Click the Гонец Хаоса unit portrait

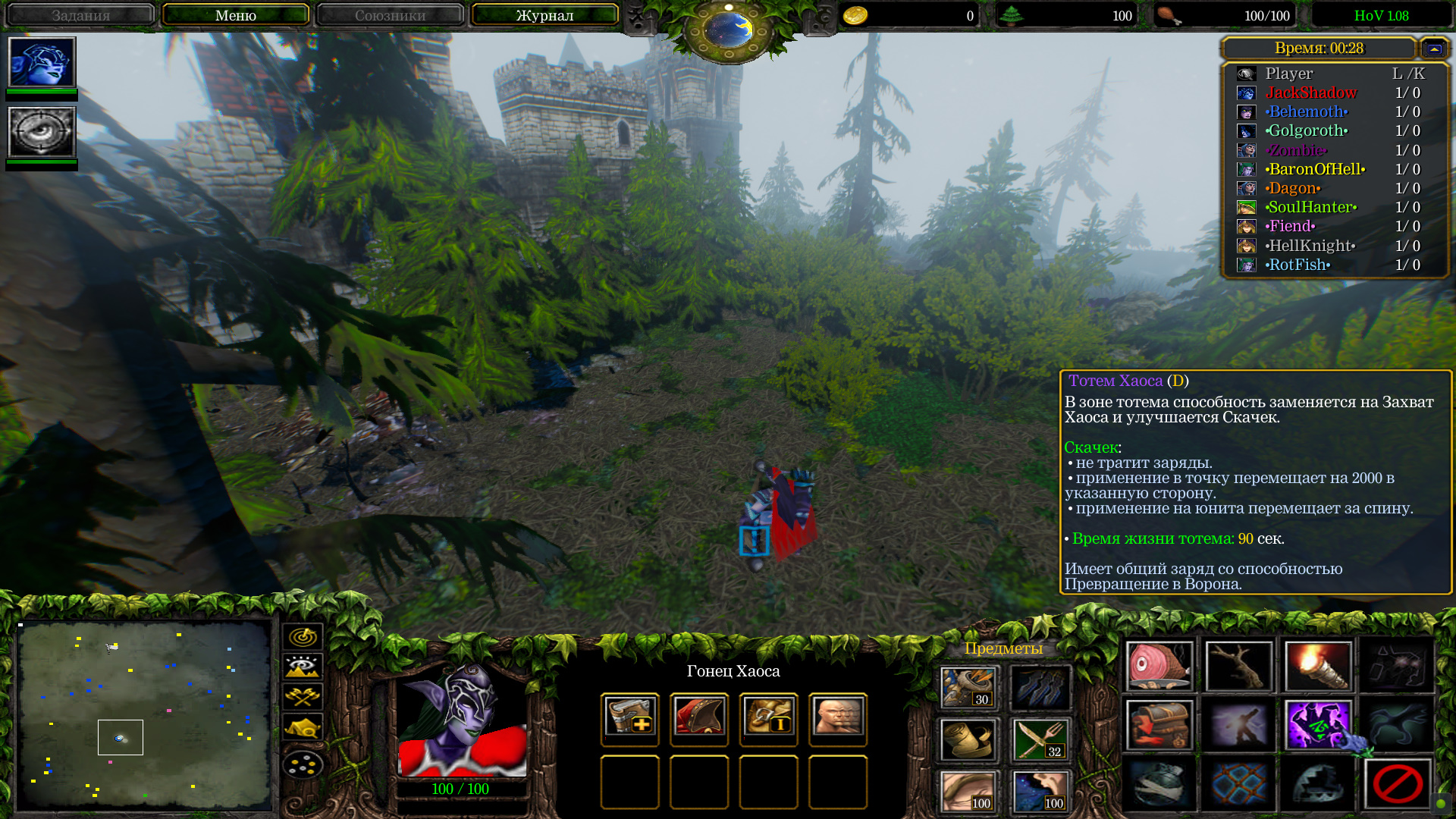(462, 720)
